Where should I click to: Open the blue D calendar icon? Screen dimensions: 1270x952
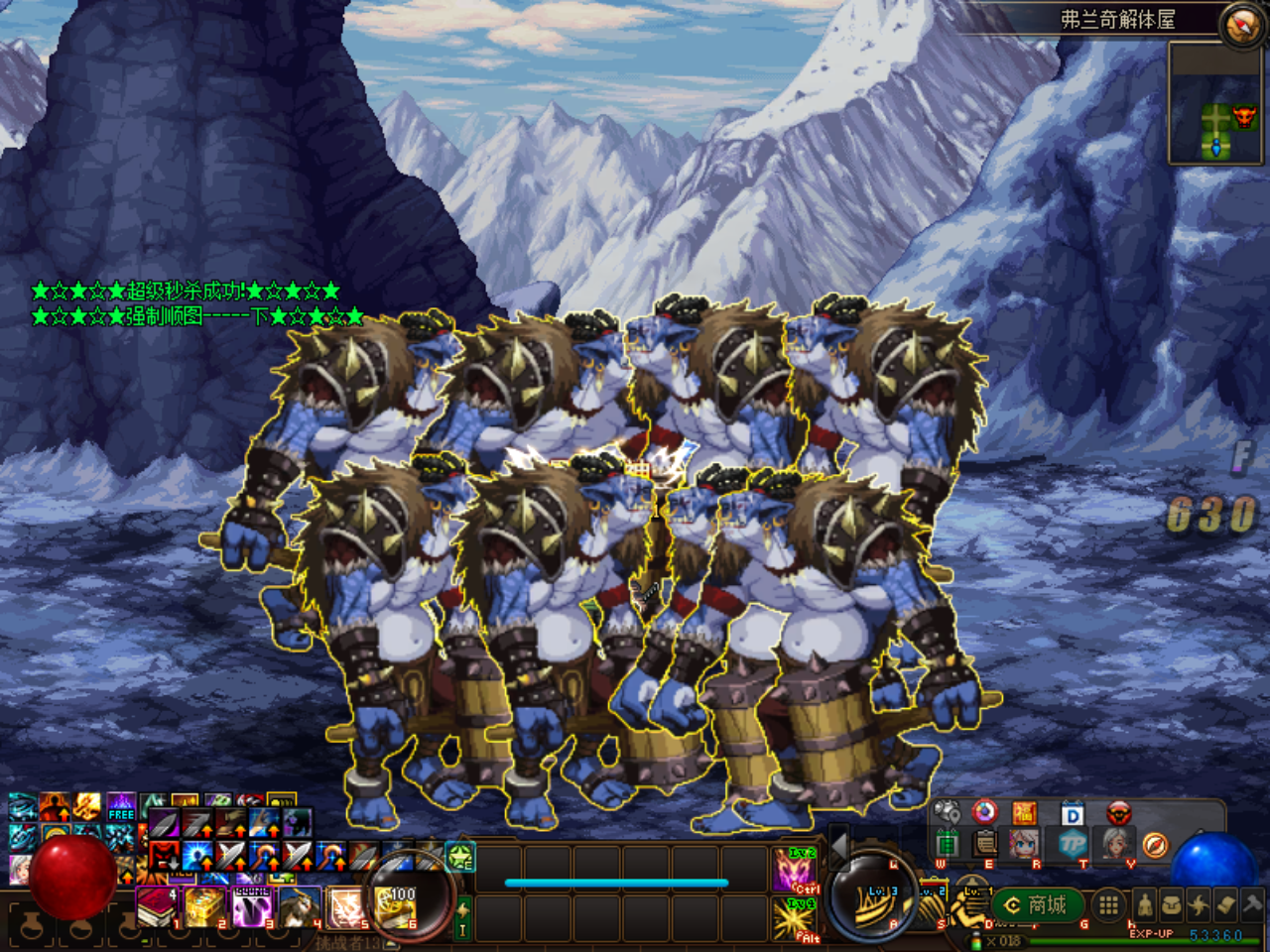pyautogui.click(x=1072, y=815)
